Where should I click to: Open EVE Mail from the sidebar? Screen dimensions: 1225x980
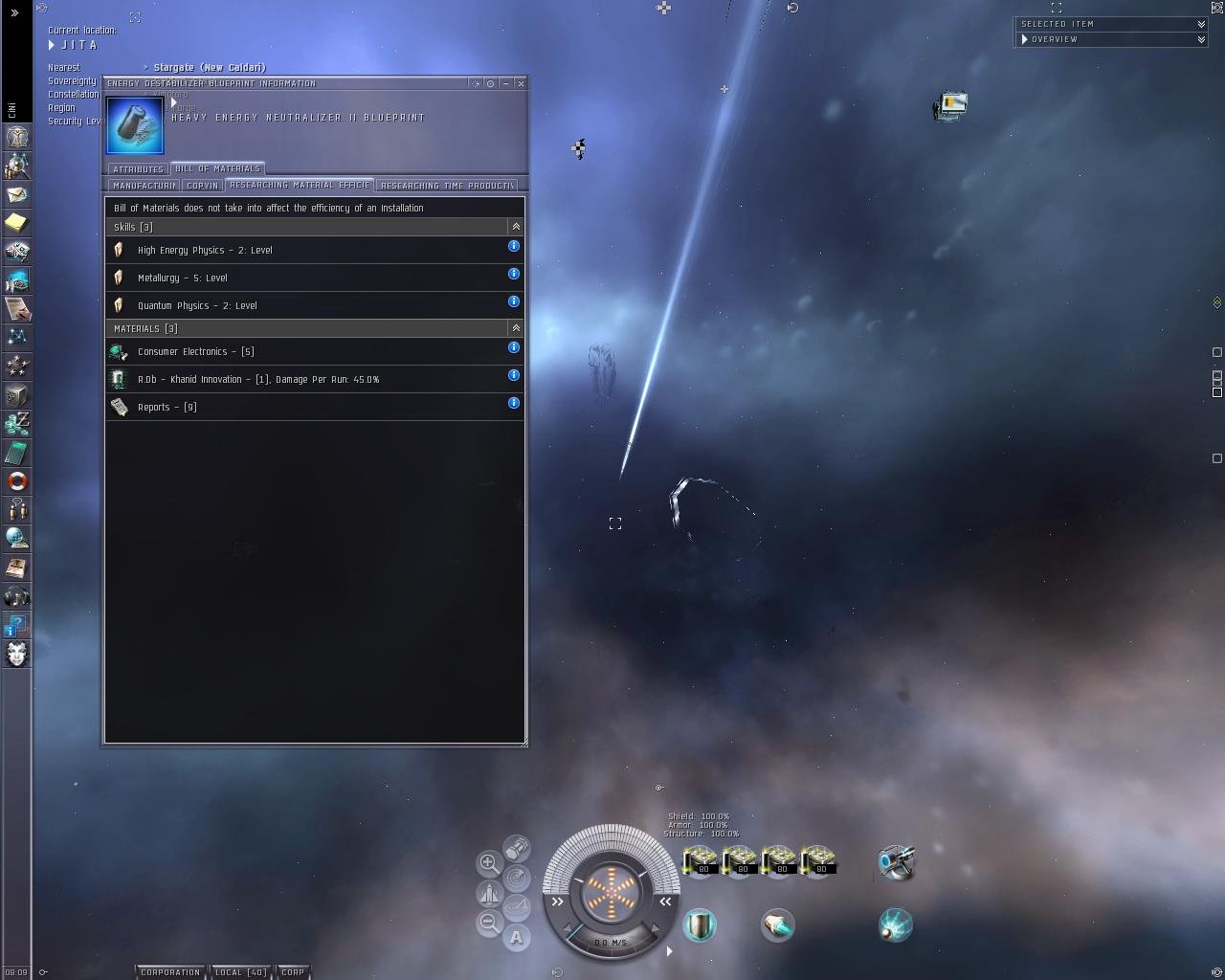click(x=16, y=194)
